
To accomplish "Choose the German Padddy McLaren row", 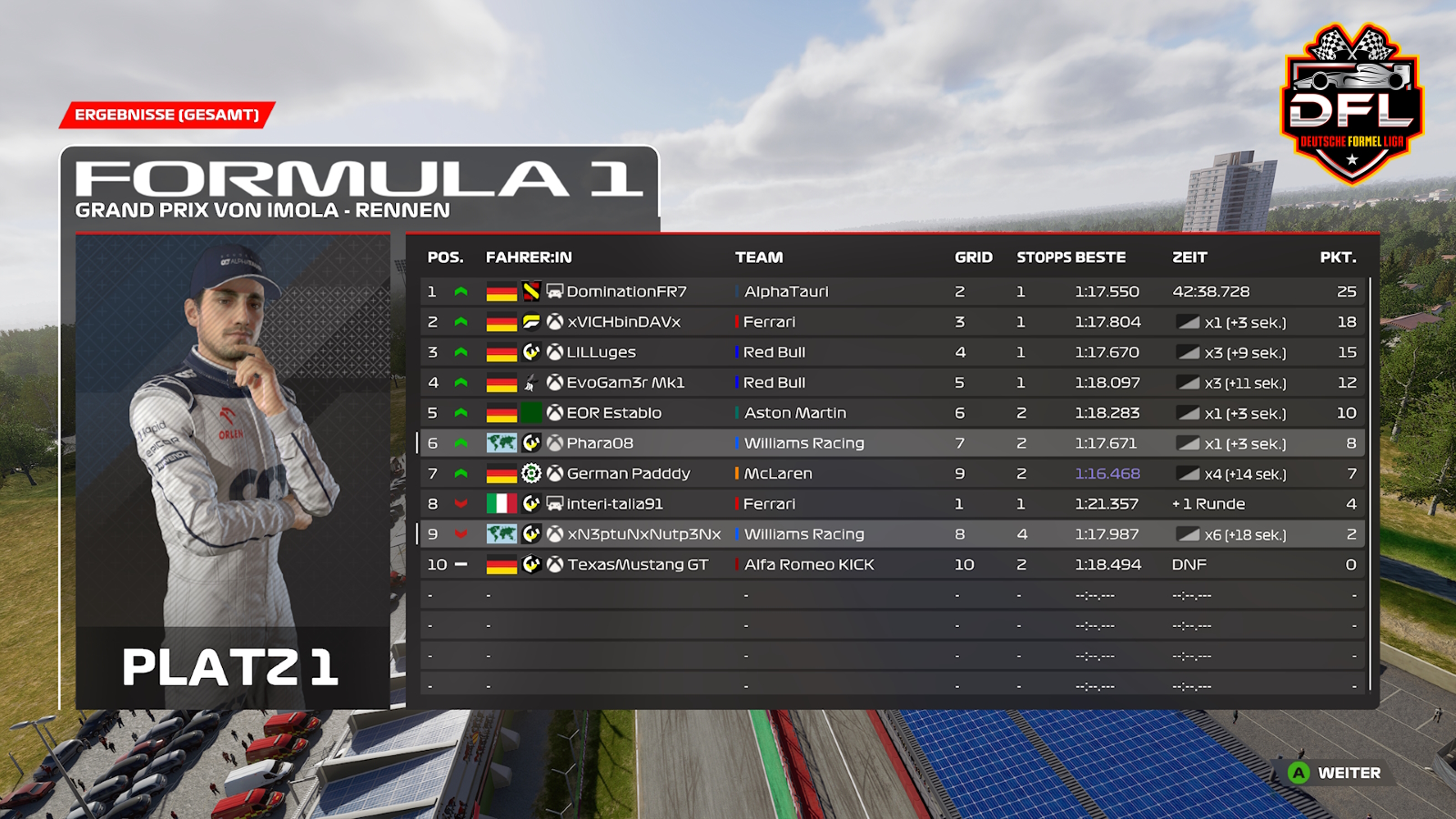I will pyautogui.click(x=628, y=474).
